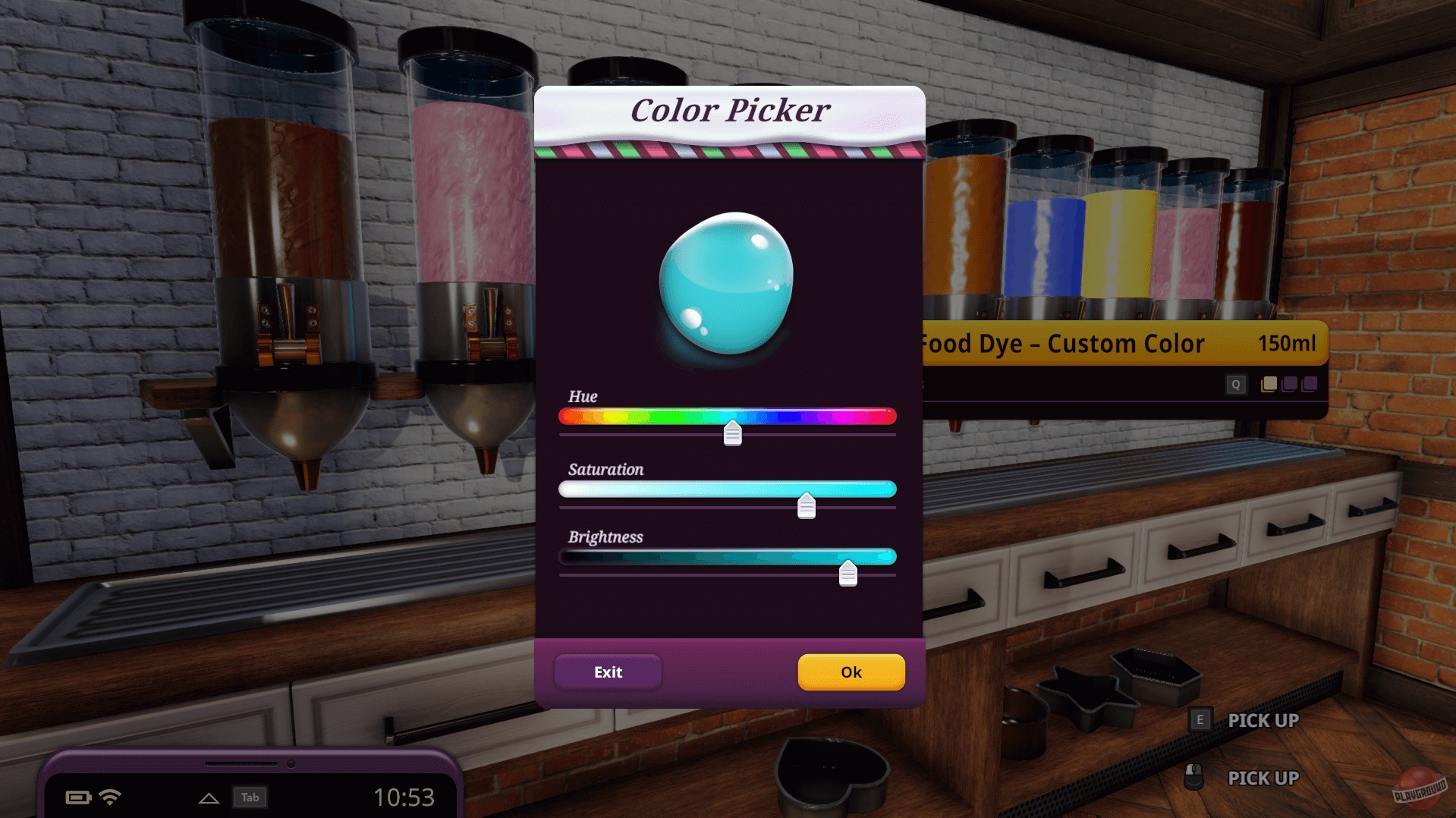Click the E key icon next to PICK UP
The height and width of the screenshot is (818, 1456).
(1200, 720)
